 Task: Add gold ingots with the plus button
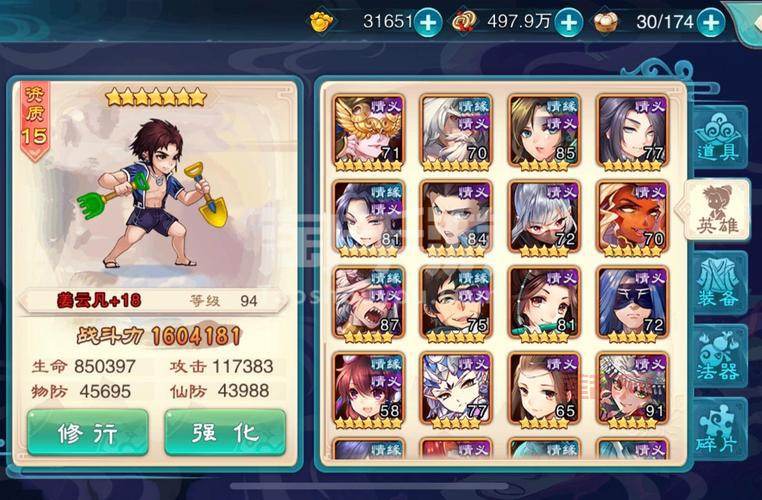427,21
